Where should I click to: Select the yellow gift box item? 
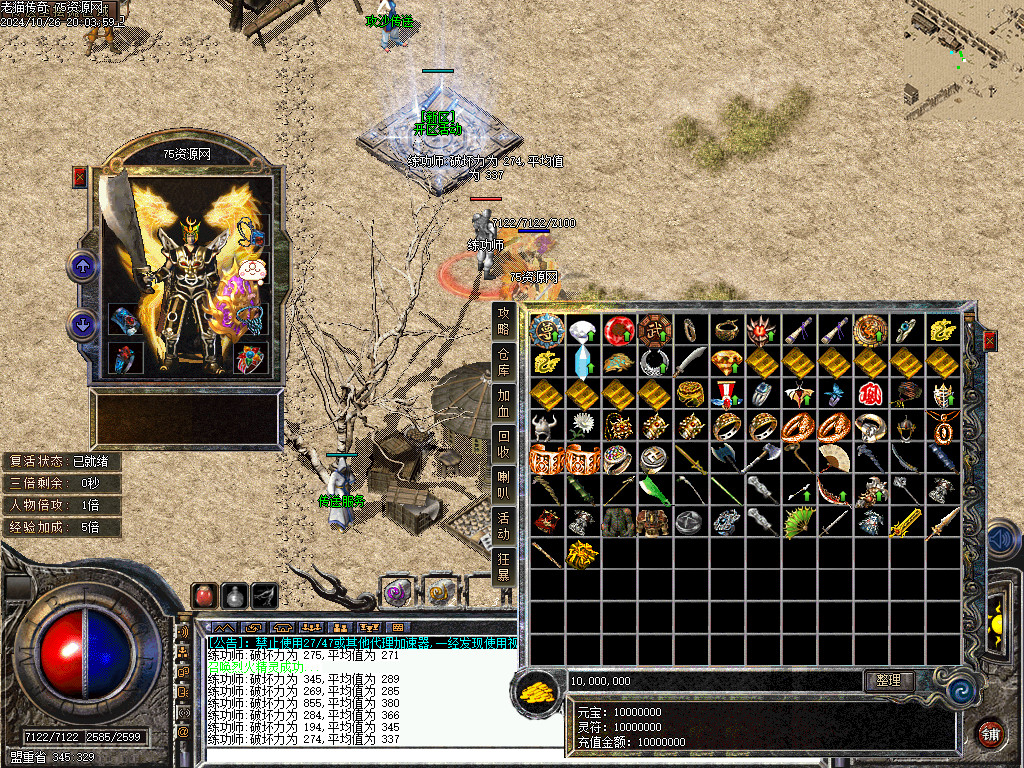click(582, 554)
